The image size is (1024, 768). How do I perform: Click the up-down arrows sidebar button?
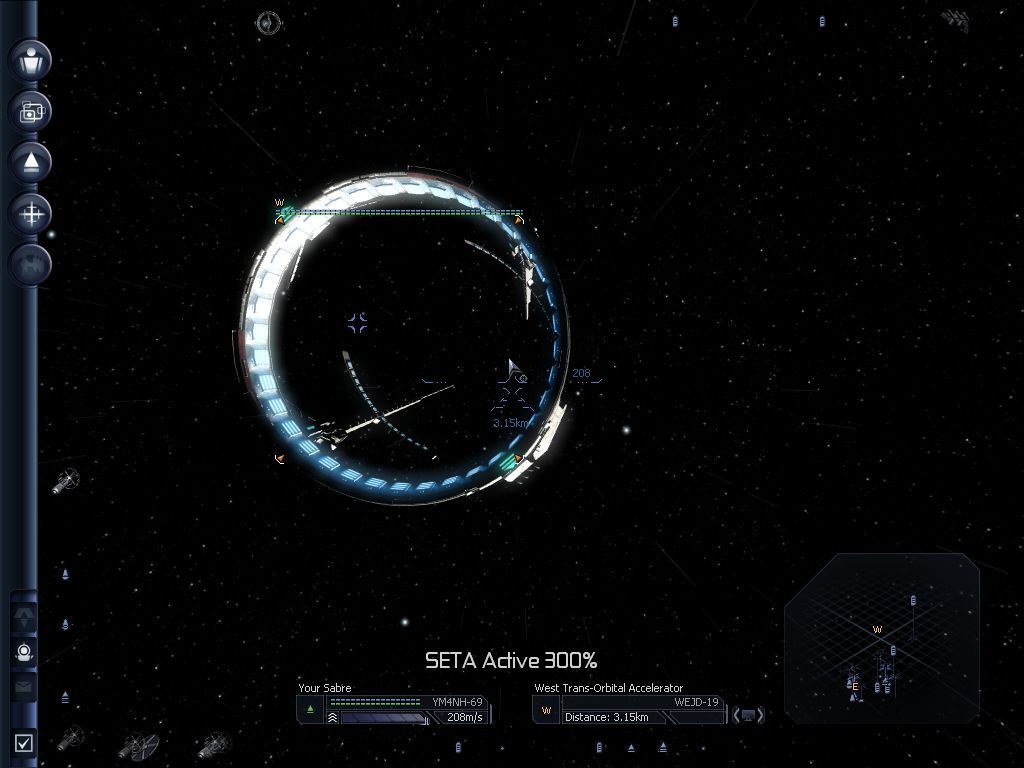[24, 617]
